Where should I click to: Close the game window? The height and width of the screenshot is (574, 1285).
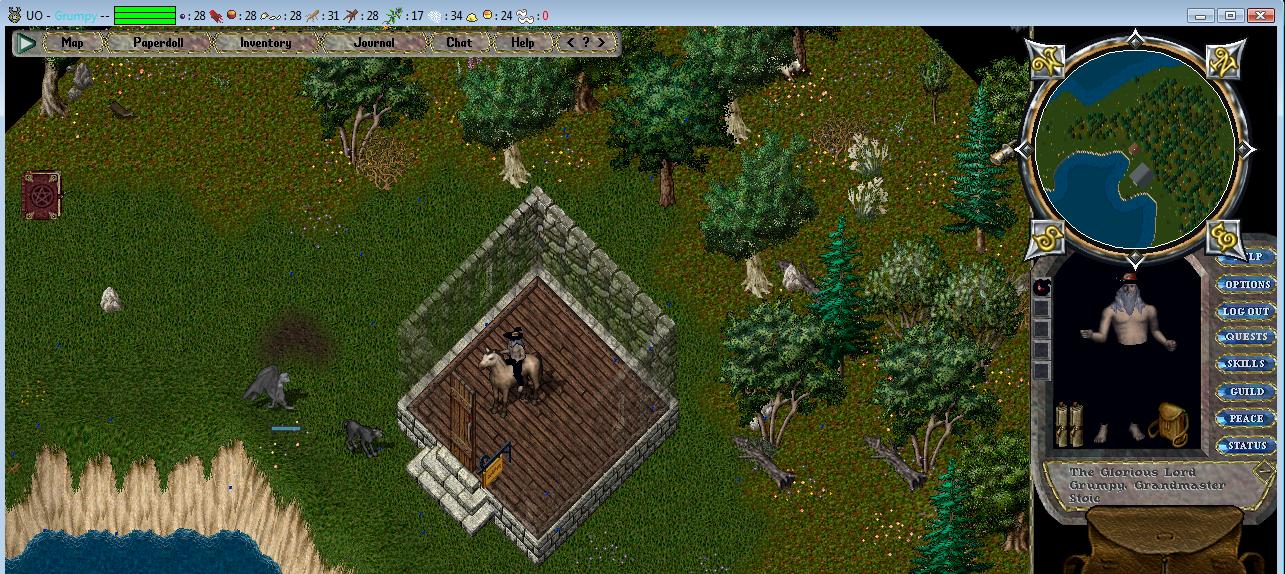tap(1258, 15)
